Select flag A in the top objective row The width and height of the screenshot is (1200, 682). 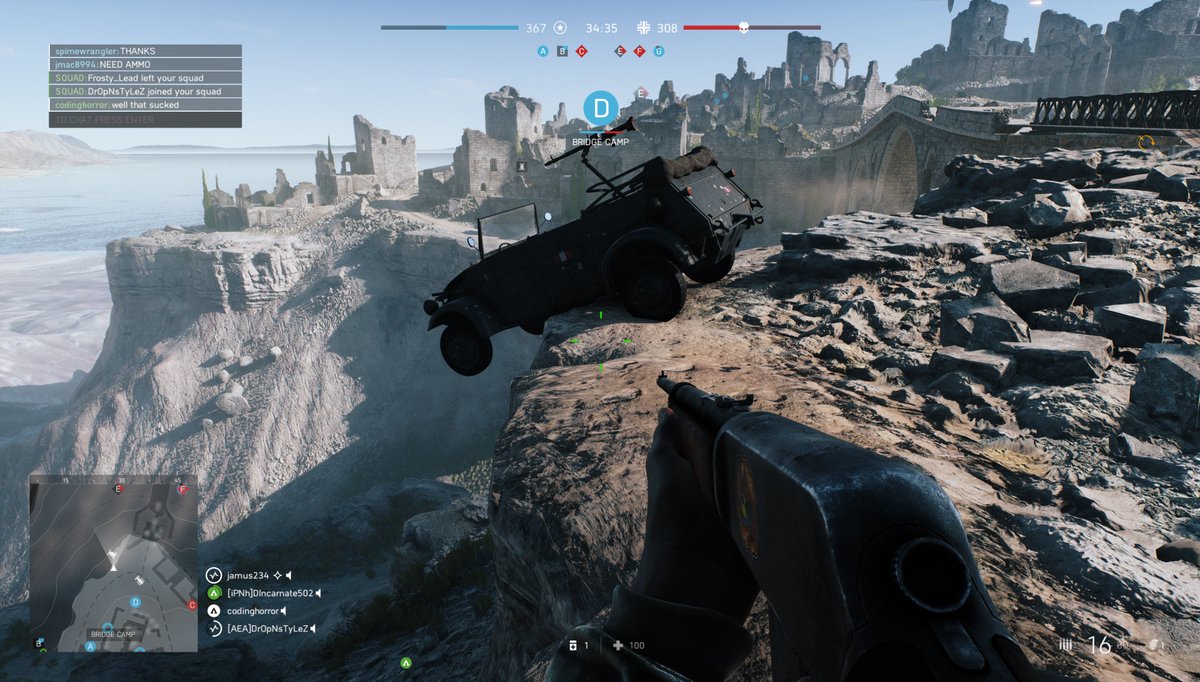(543, 51)
